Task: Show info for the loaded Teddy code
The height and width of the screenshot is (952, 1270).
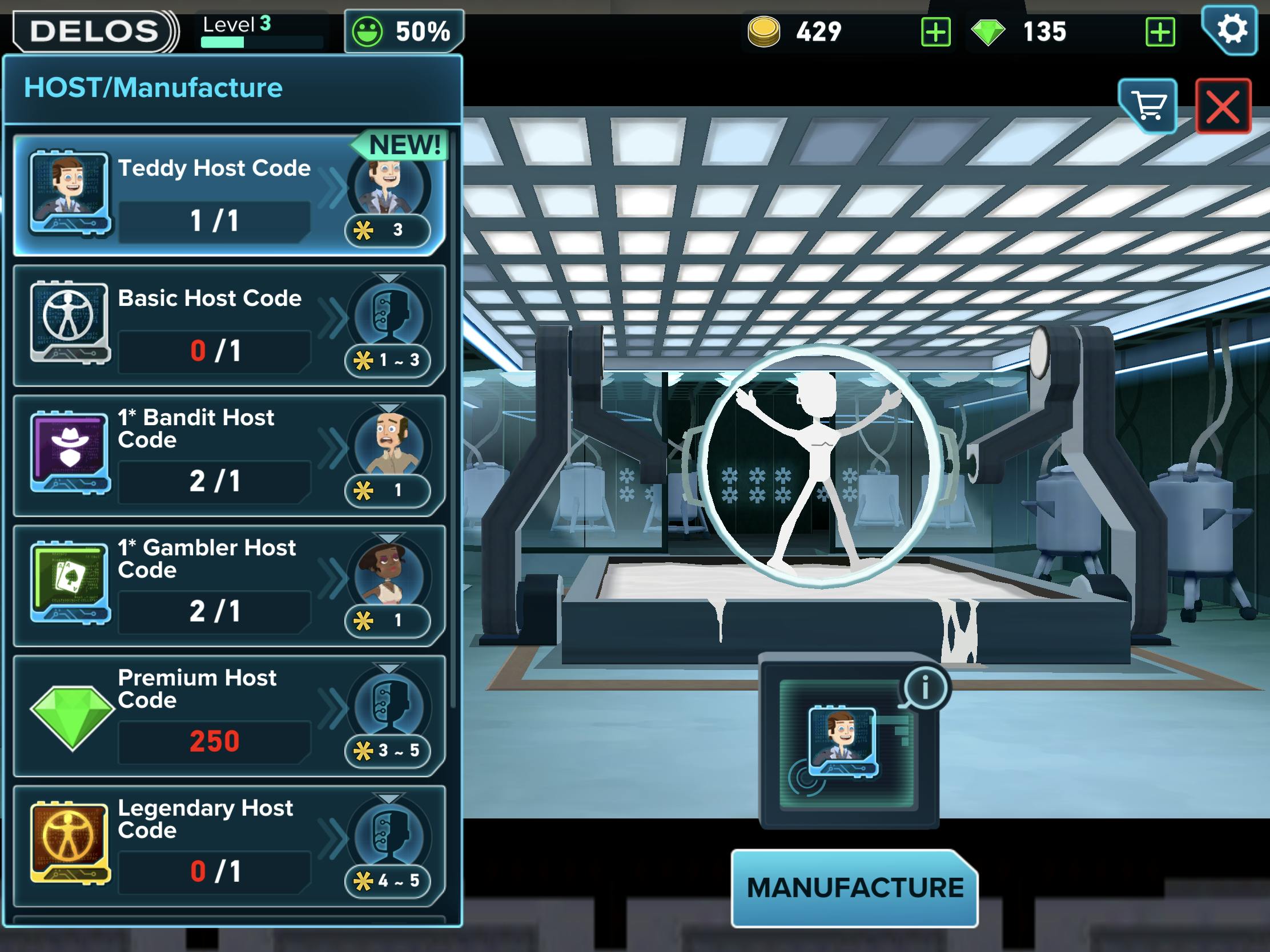Action: click(x=925, y=687)
